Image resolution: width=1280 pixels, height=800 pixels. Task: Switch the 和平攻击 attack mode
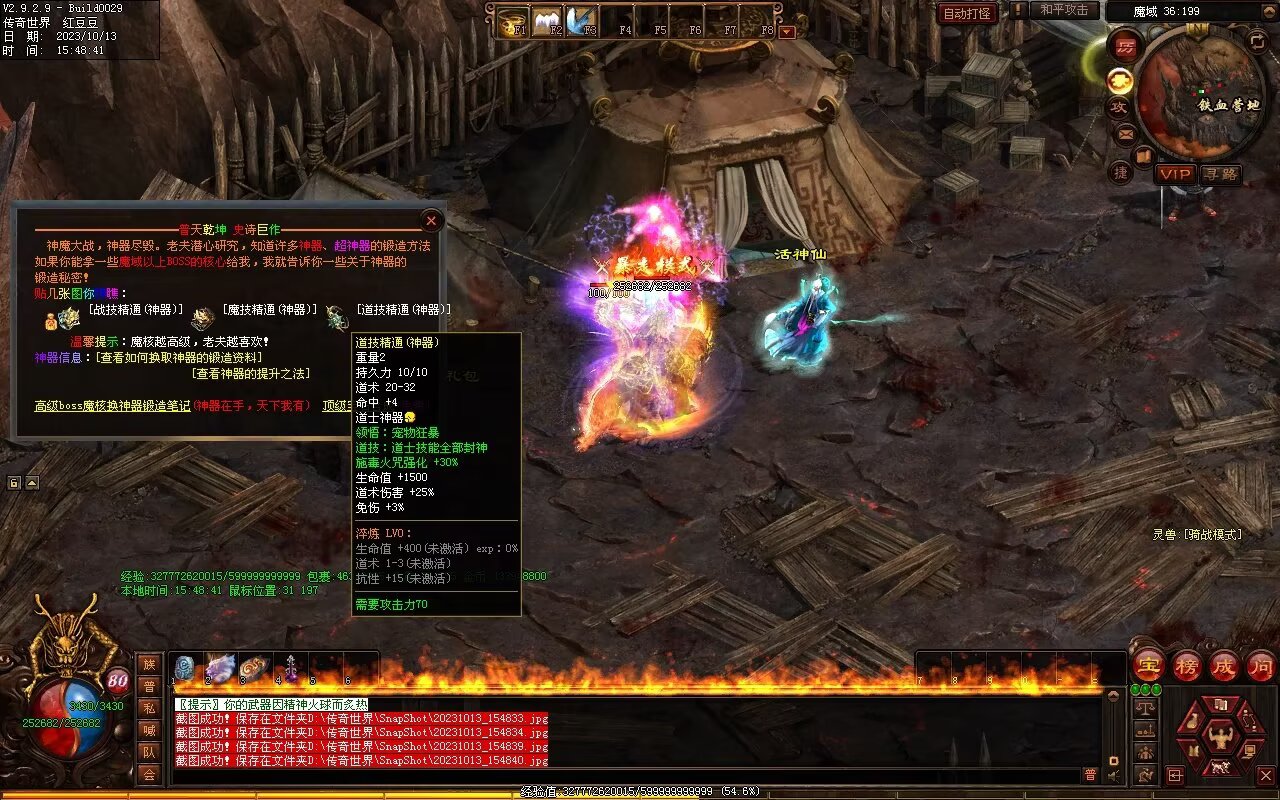(1064, 10)
